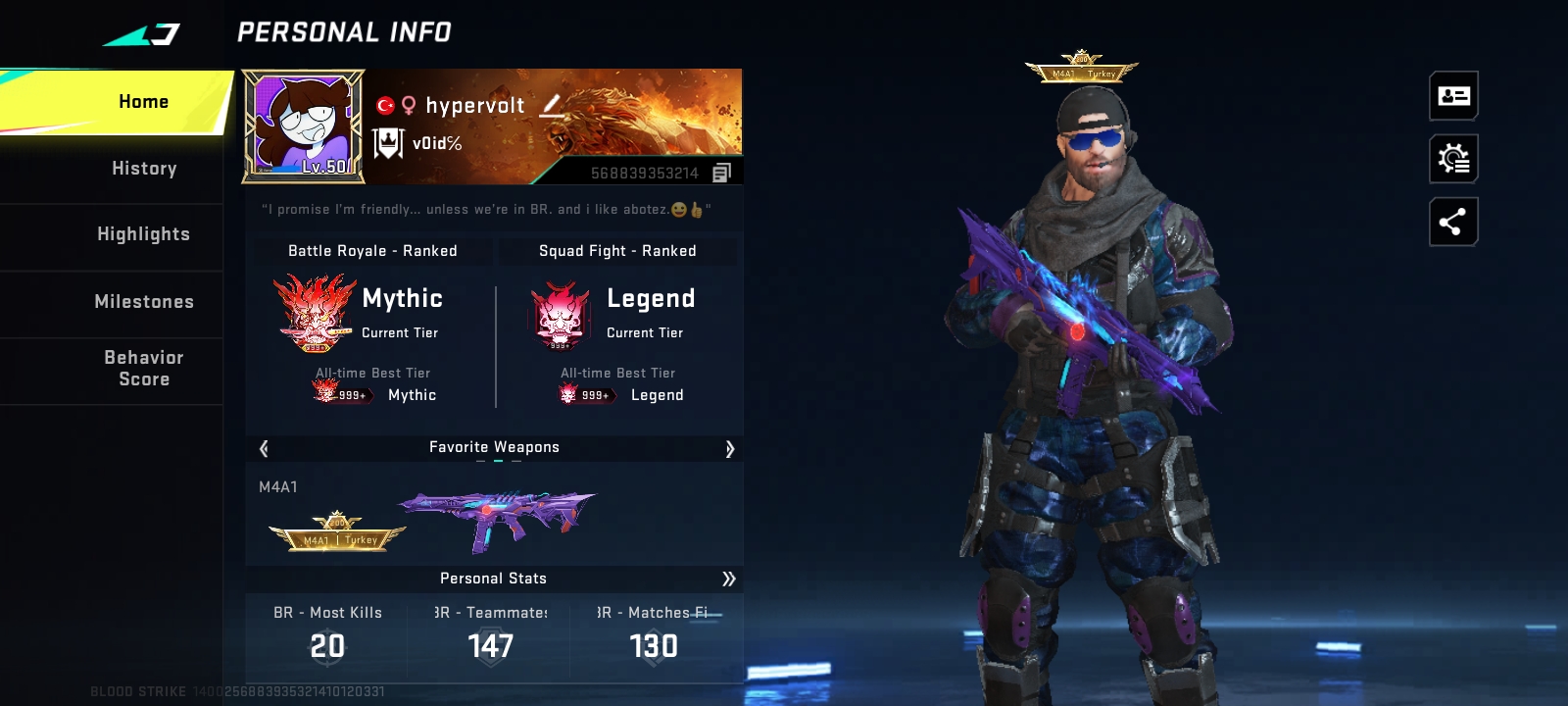Viewport: 1568px width, 706px height.
Task: Switch to the History tab
Action: click(x=144, y=169)
